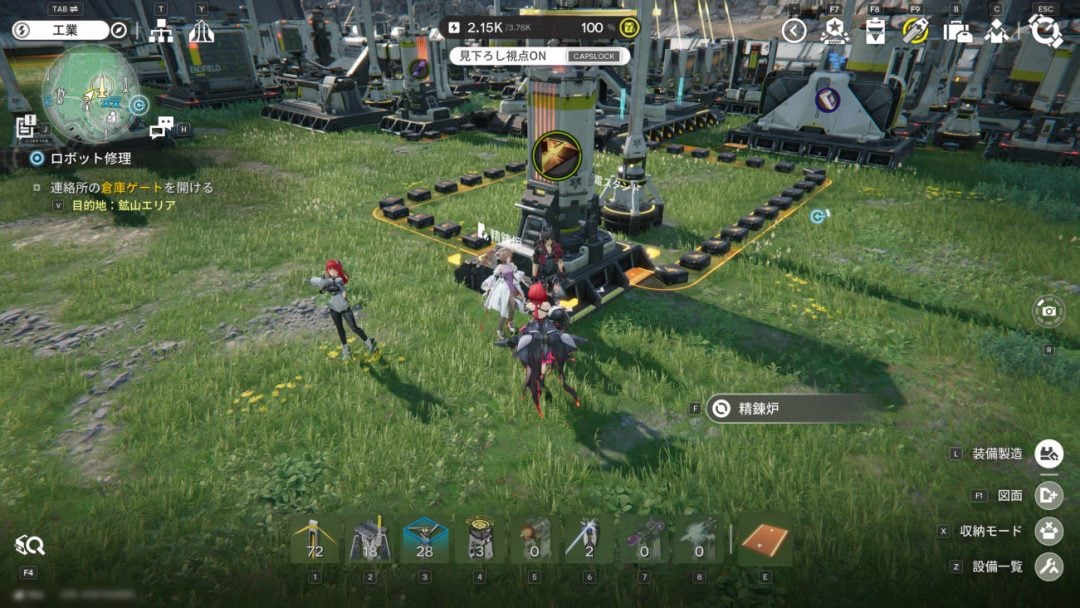Select the blue-highlighted slot with 28 items

point(423,541)
